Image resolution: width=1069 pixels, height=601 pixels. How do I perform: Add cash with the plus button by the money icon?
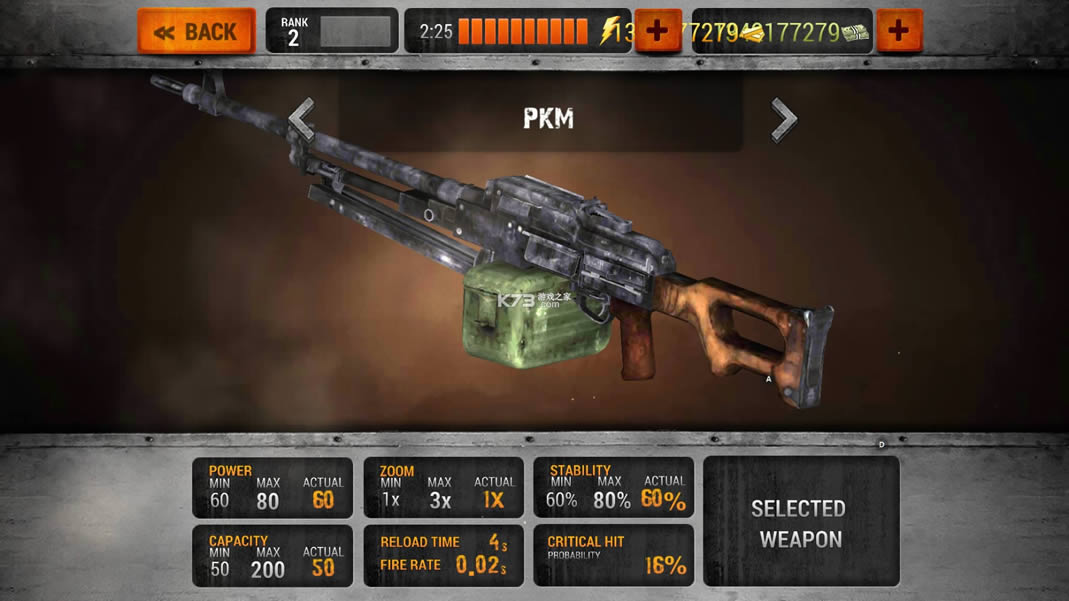(899, 31)
